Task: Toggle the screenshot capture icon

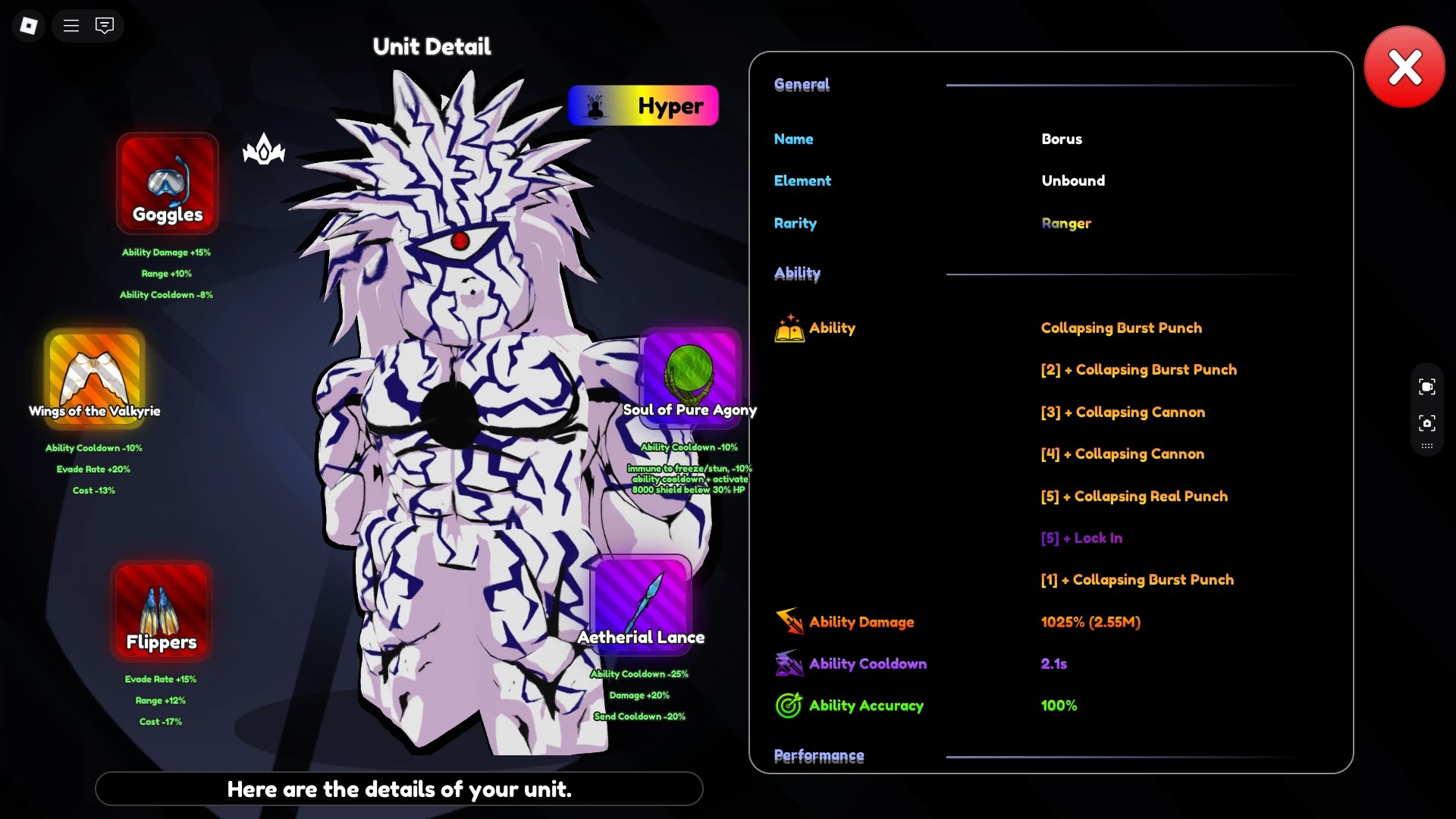Action: [x=1426, y=424]
